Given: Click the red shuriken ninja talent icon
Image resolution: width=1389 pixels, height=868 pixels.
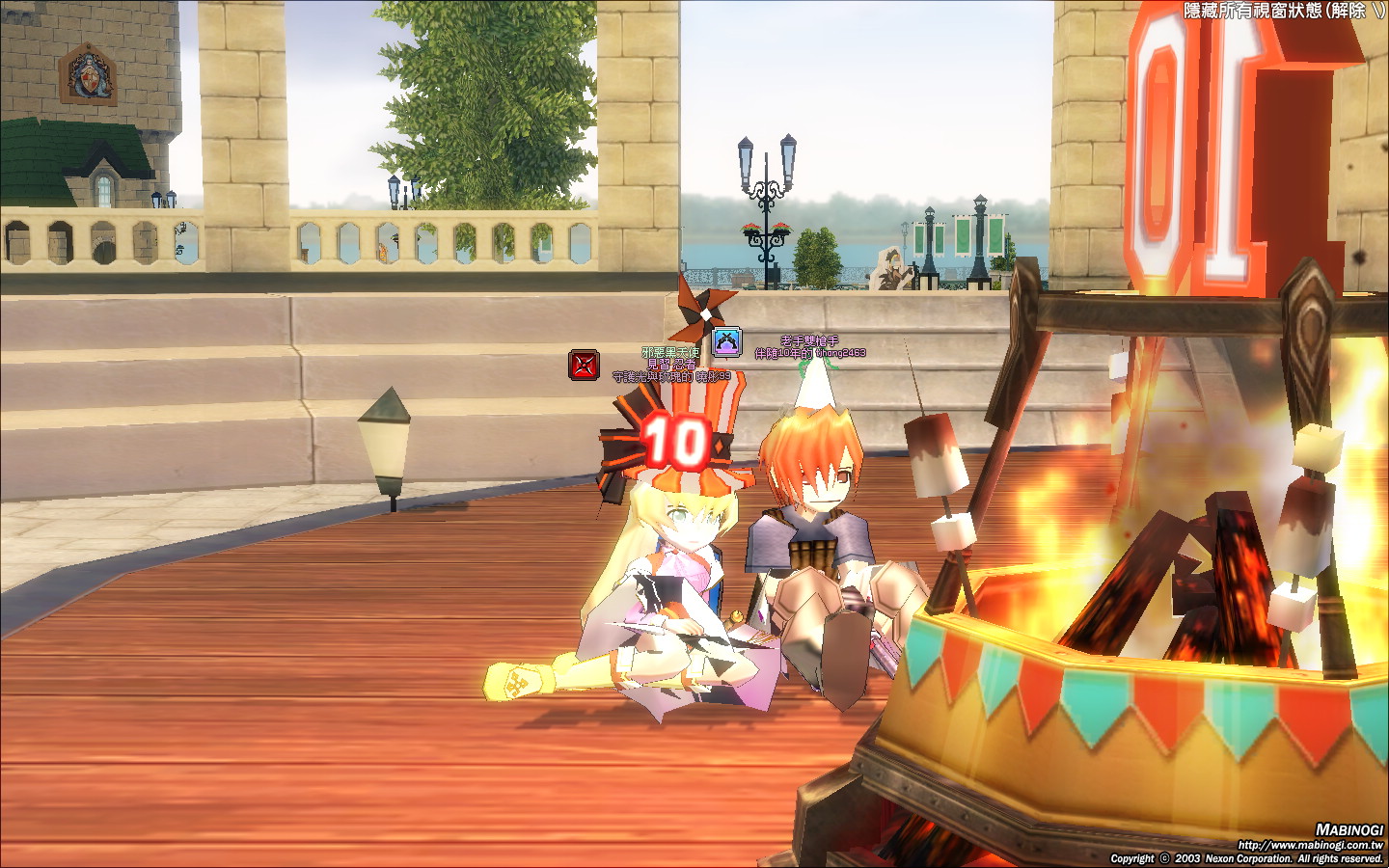Looking at the screenshot, I should coord(584,366).
